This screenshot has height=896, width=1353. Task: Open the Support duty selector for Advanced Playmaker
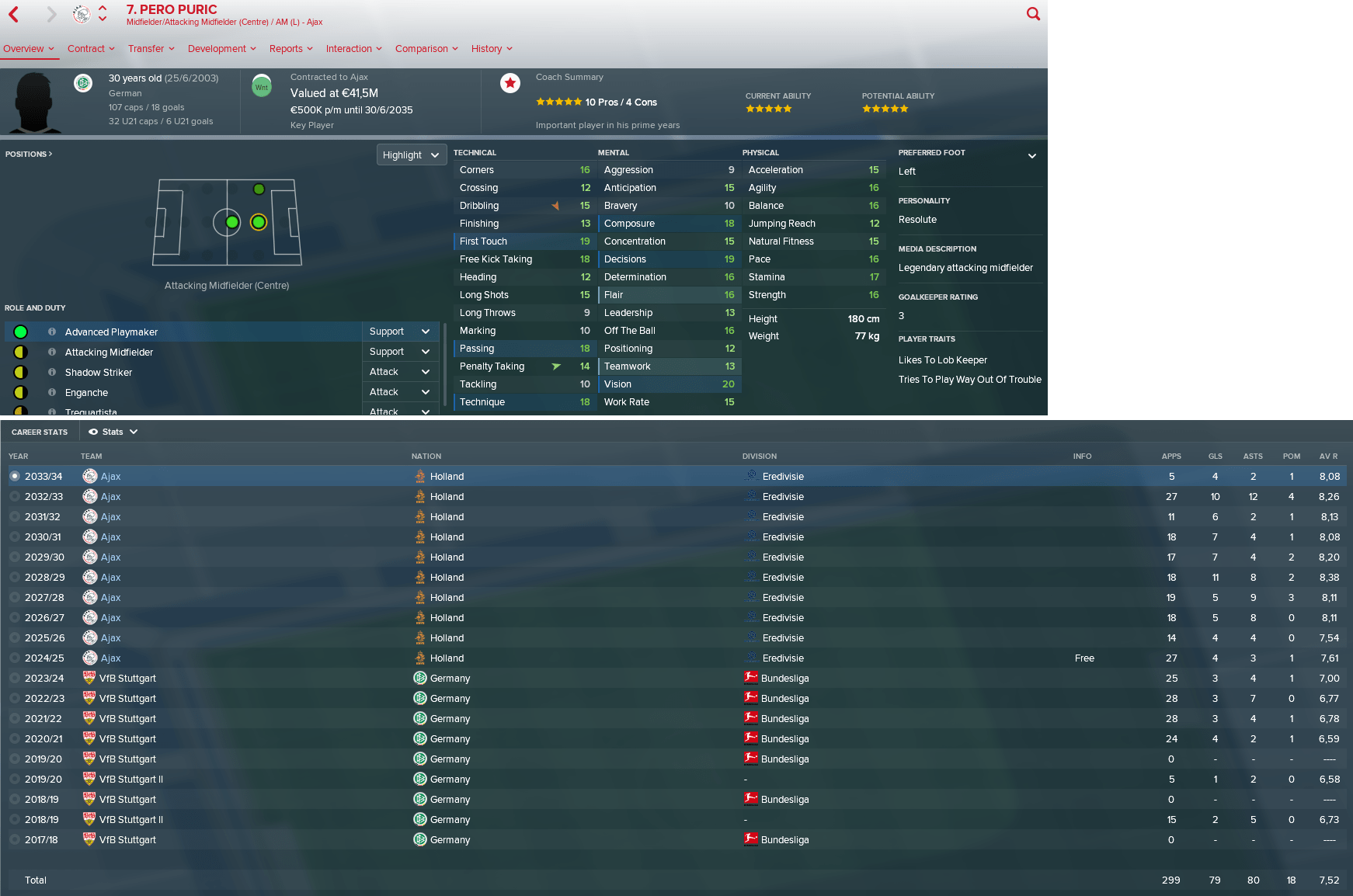click(x=399, y=332)
